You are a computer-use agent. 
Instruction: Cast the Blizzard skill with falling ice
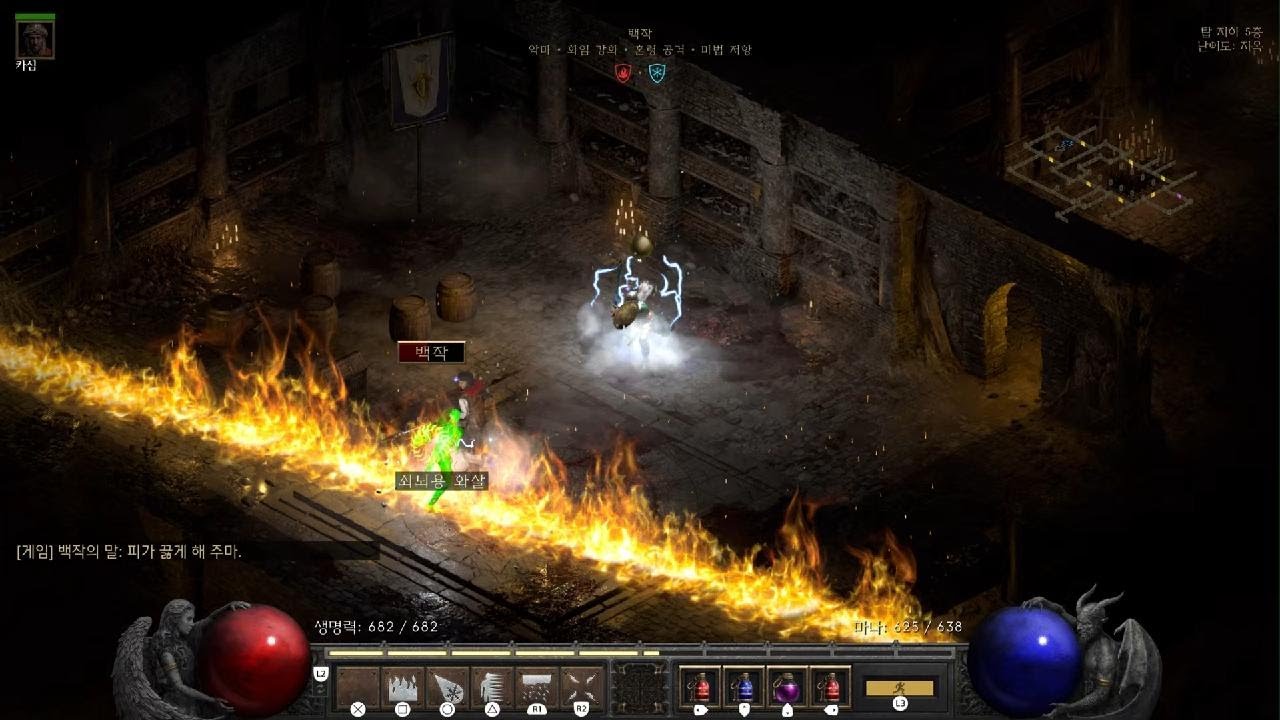(x=537, y=687)
